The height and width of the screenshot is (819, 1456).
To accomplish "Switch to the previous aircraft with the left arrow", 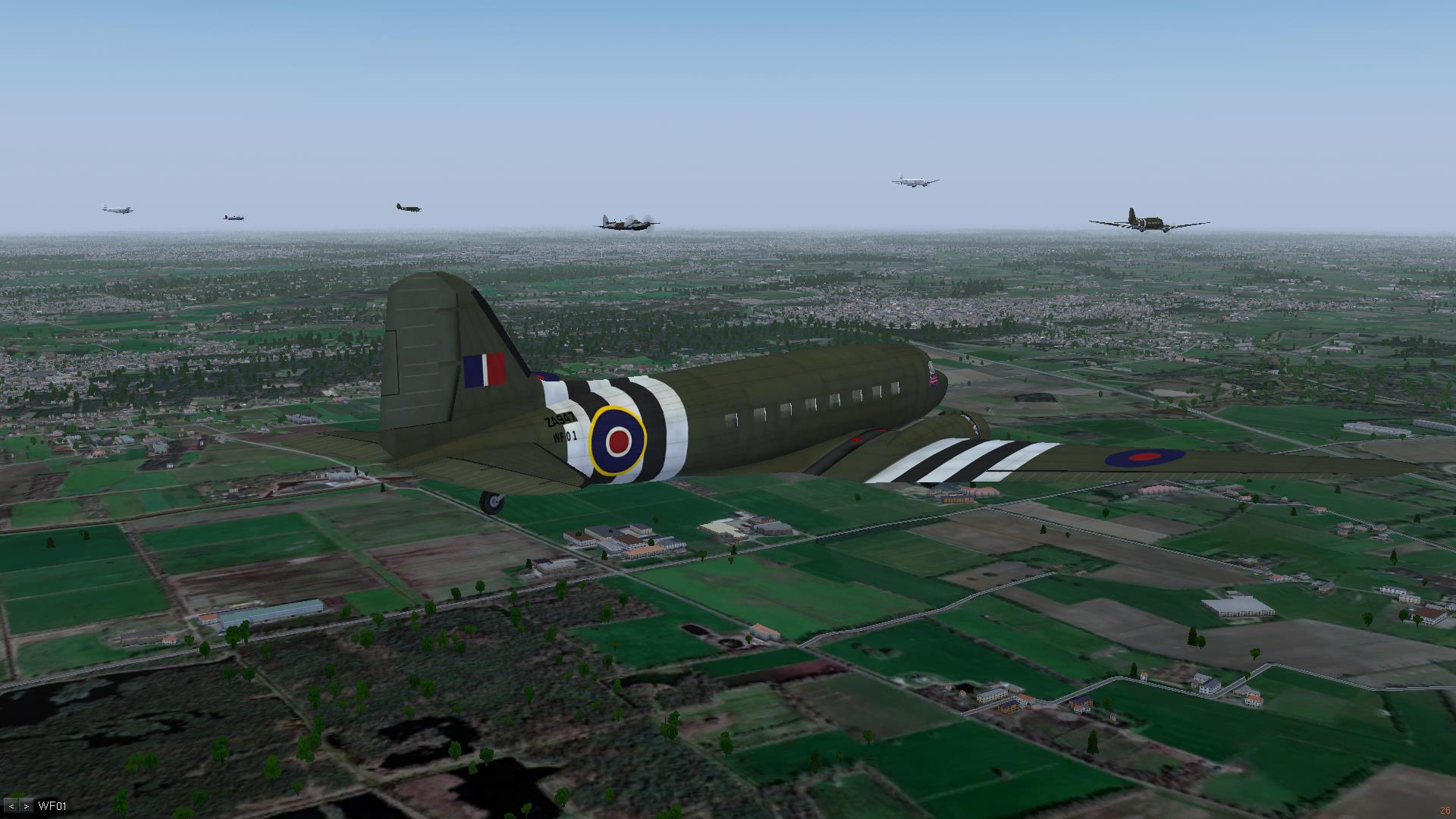I will click(11, 806).
